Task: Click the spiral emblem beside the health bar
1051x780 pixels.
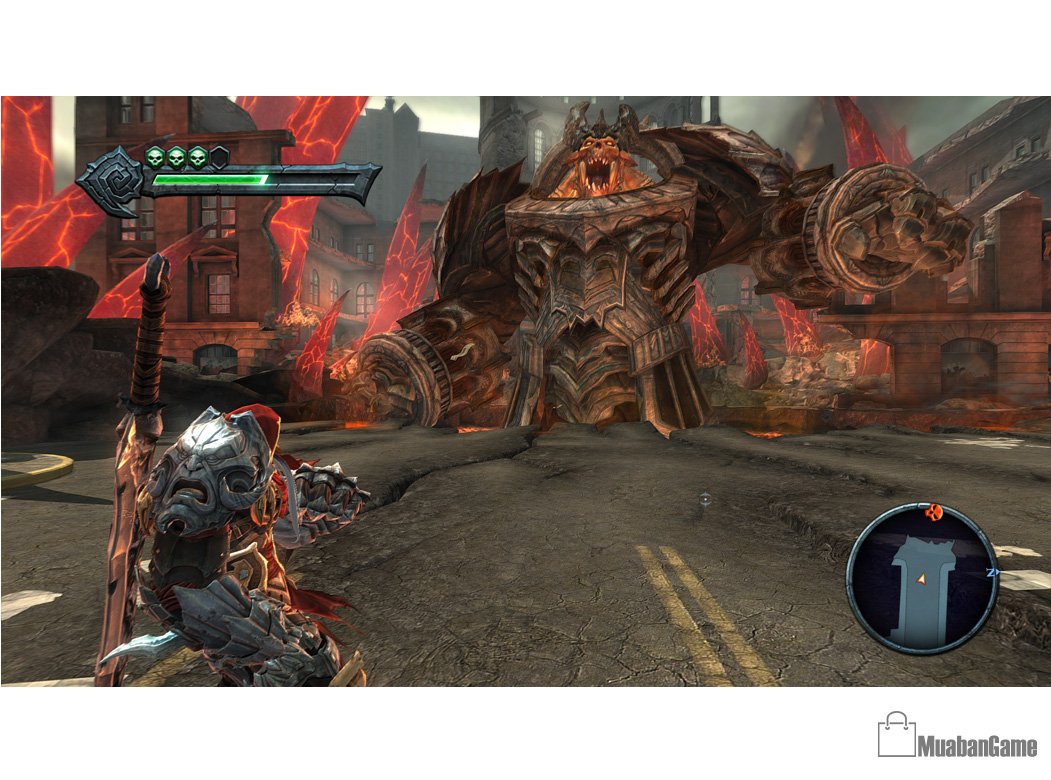Action: (112, 181)
